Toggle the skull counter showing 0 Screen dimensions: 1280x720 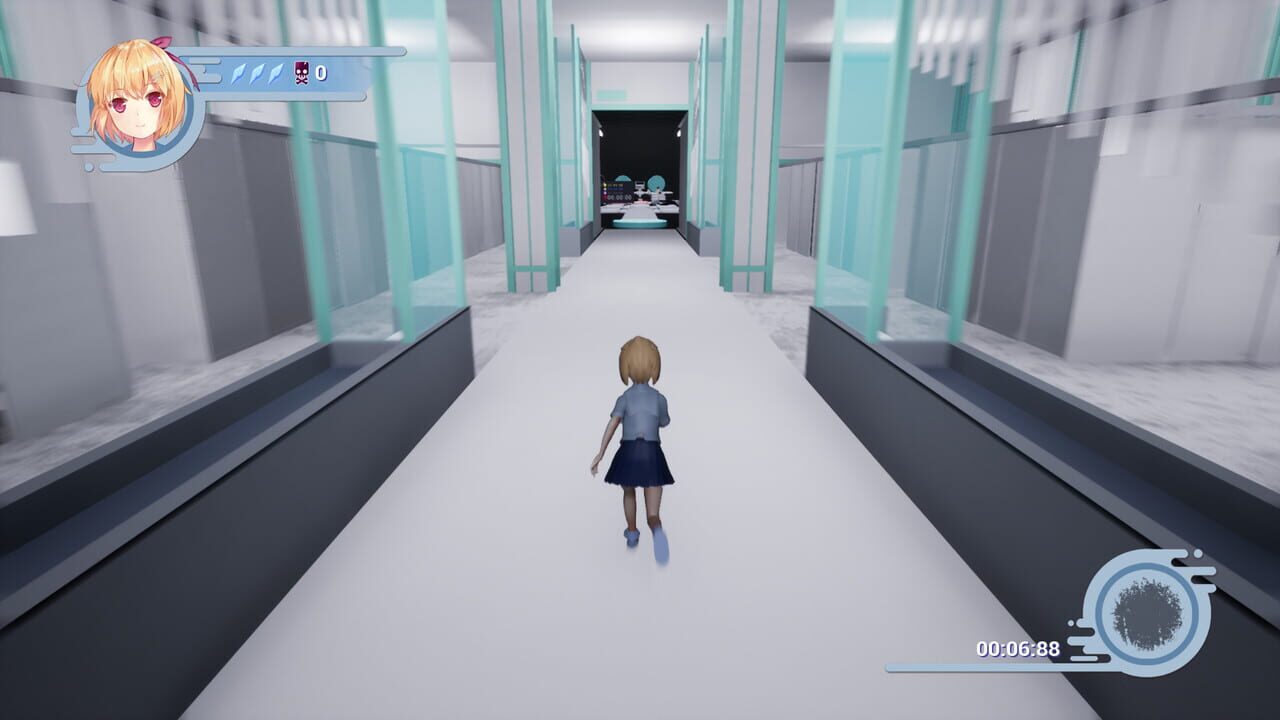coord(310,72)
